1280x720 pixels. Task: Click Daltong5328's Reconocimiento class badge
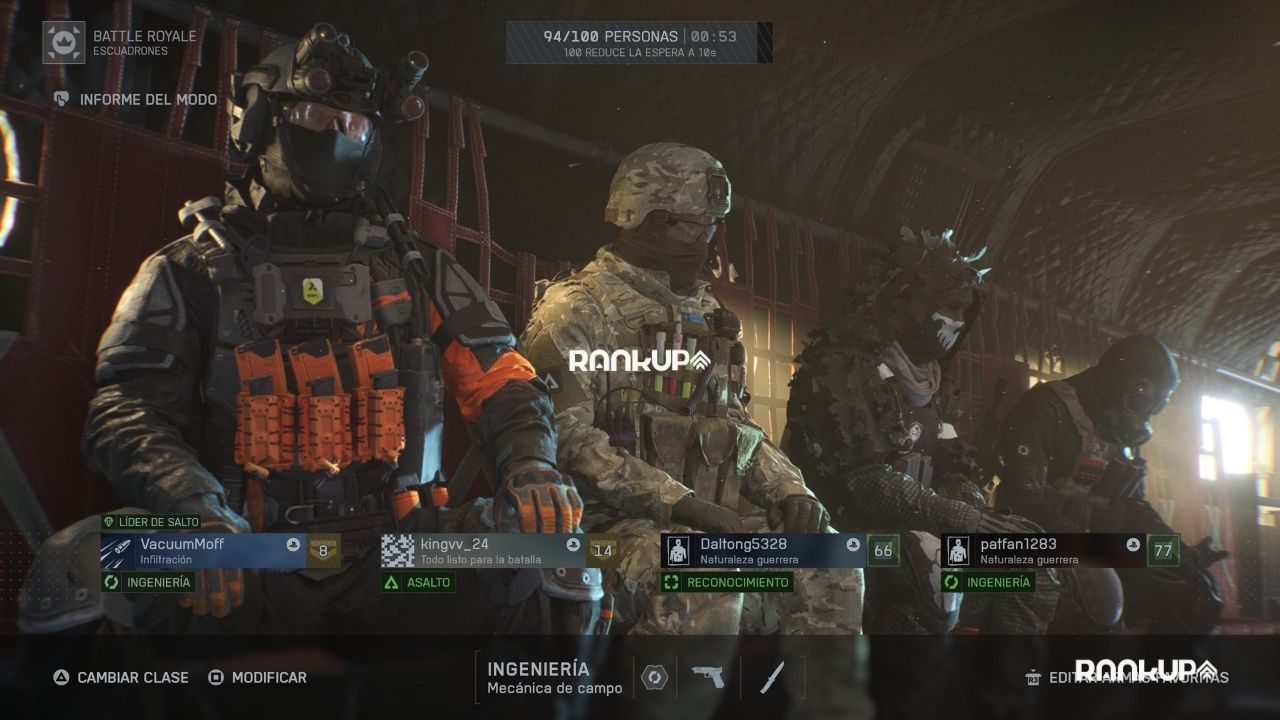pyautogui.click(x=727, y=582)
